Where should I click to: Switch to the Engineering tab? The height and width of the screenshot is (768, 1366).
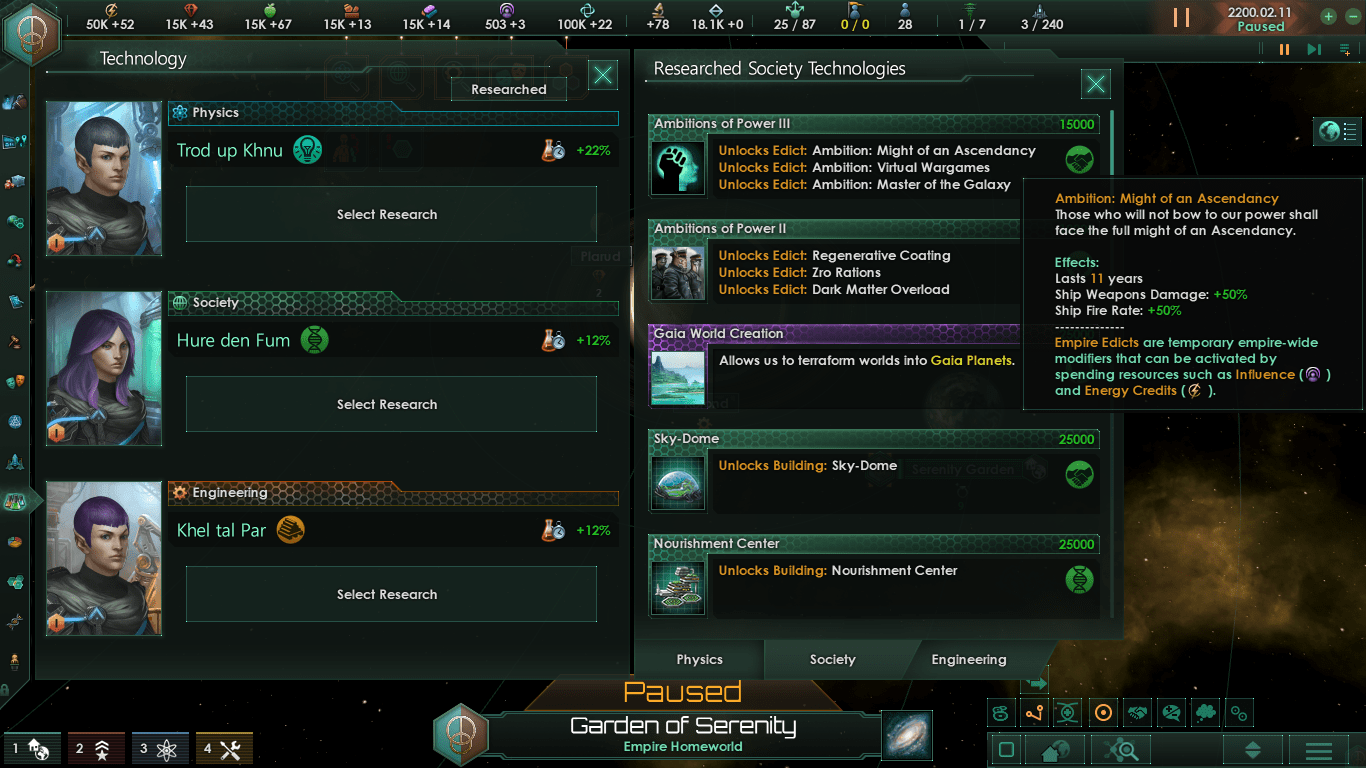968,659
